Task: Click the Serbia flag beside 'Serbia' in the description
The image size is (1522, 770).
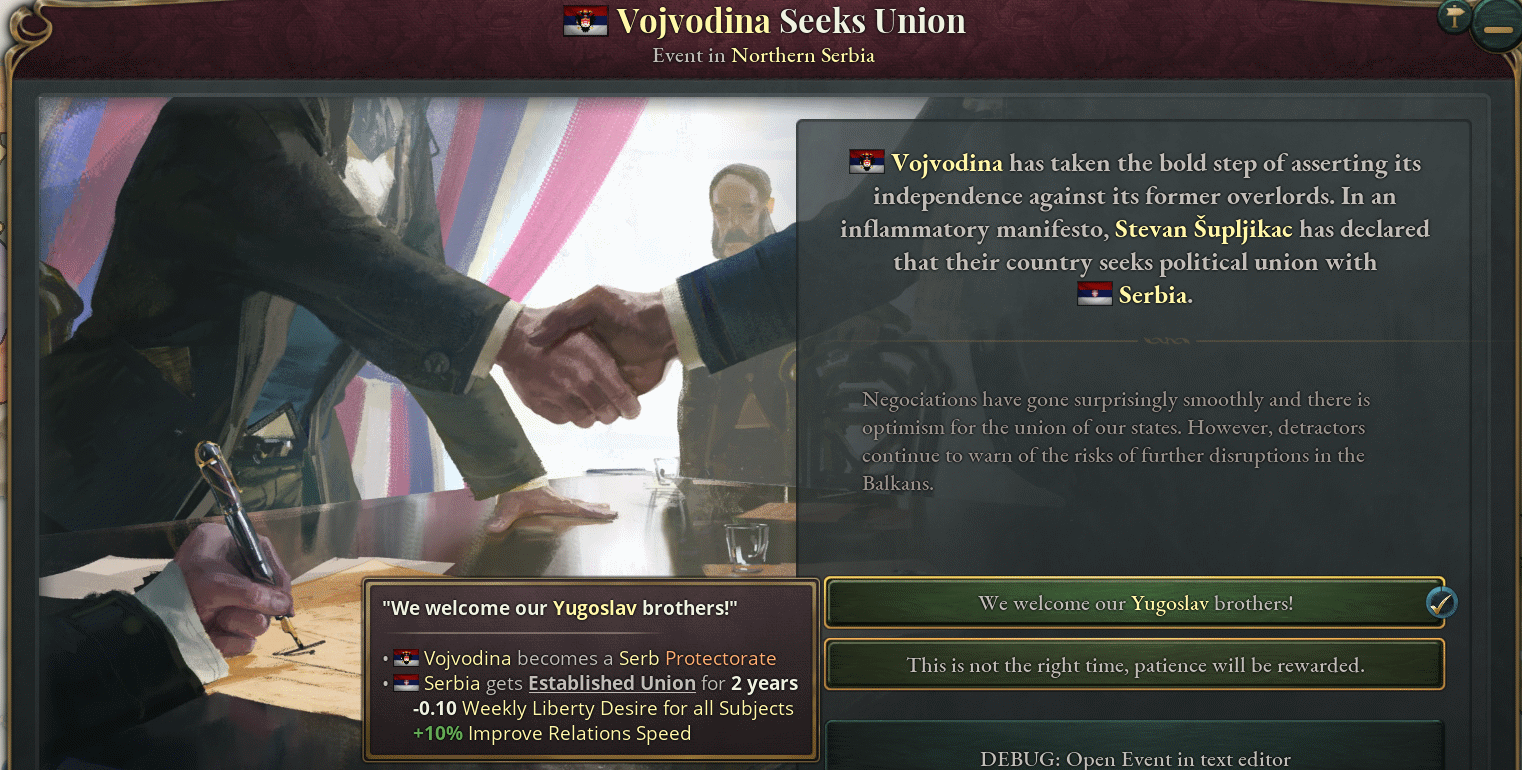Action: (1094, 294)
